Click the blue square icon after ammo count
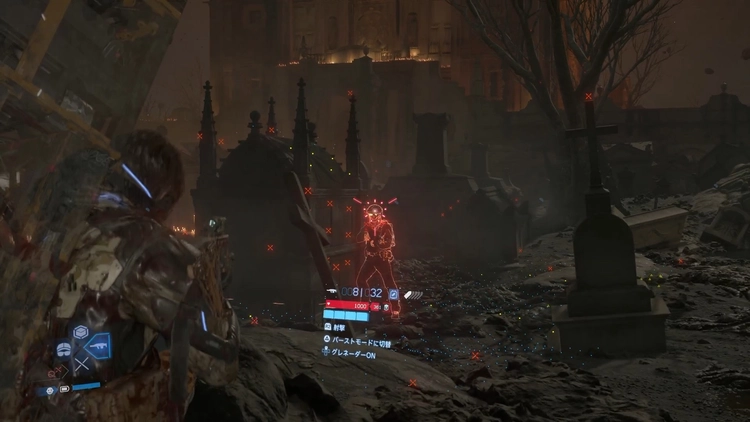Screen dimensions: 750x422 tap(394, 294)
